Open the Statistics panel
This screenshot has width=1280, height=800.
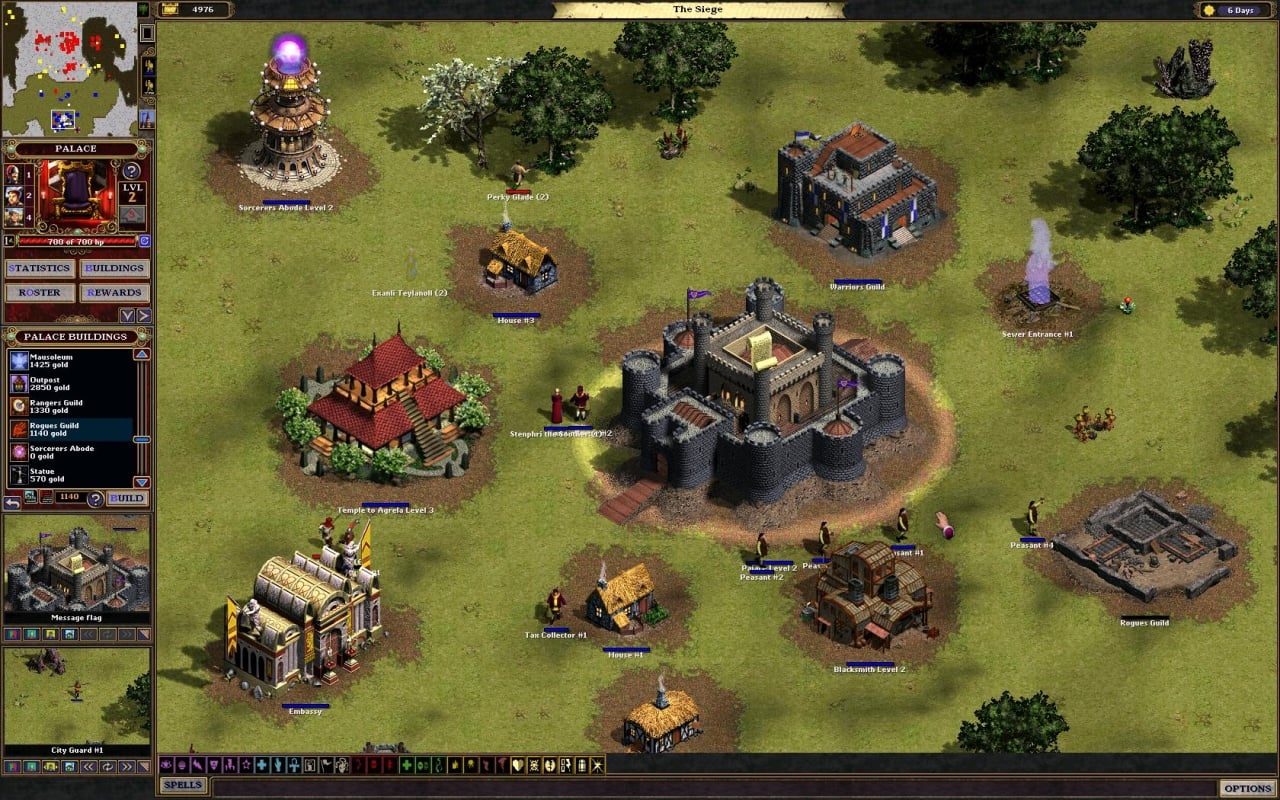click(x=40, y=268)
